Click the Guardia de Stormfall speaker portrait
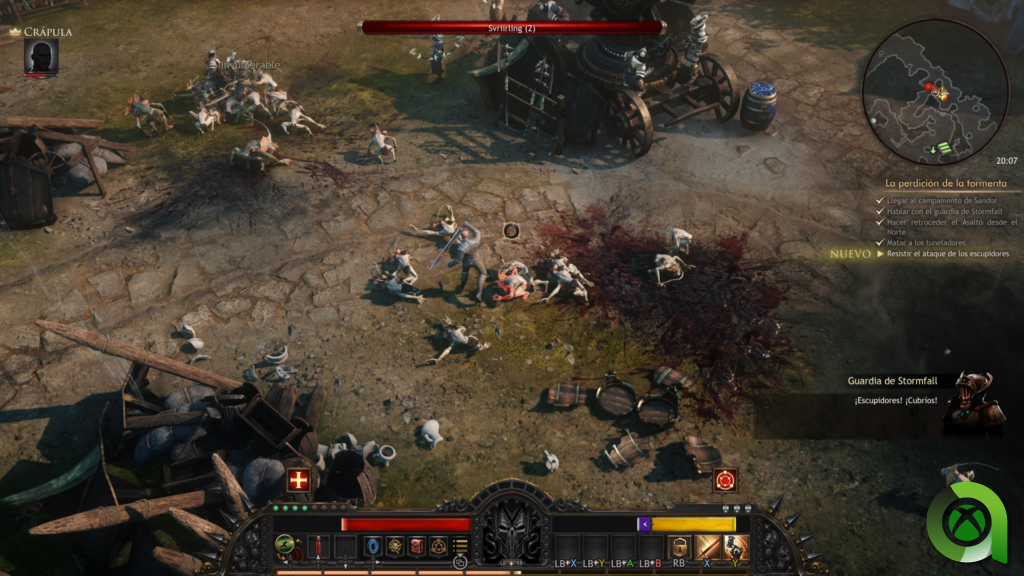 (972, 402)
